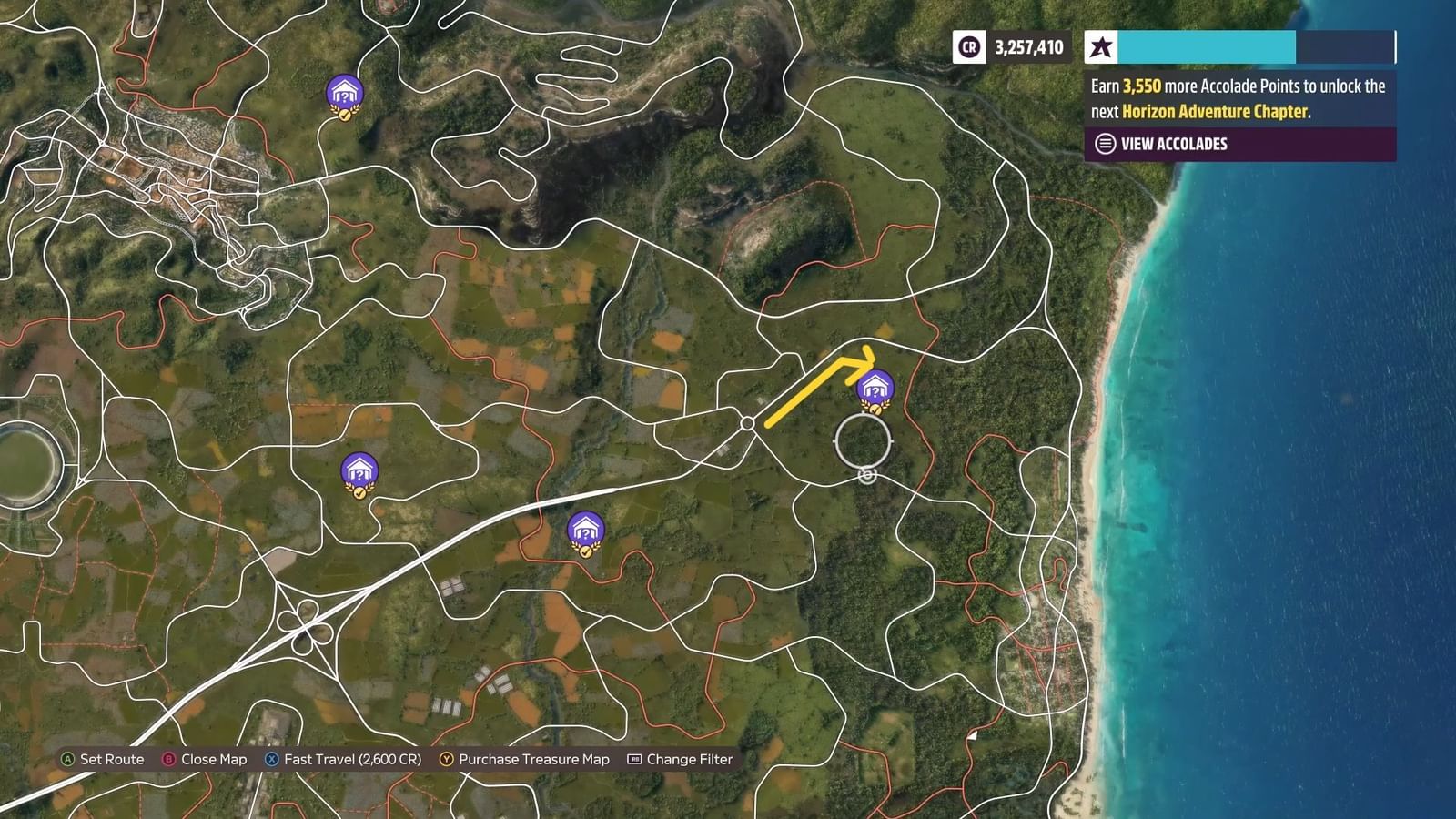Click the View Accolades bar
The height and width of the screenshot is (819, 1456).
[x=1174, y=144]
